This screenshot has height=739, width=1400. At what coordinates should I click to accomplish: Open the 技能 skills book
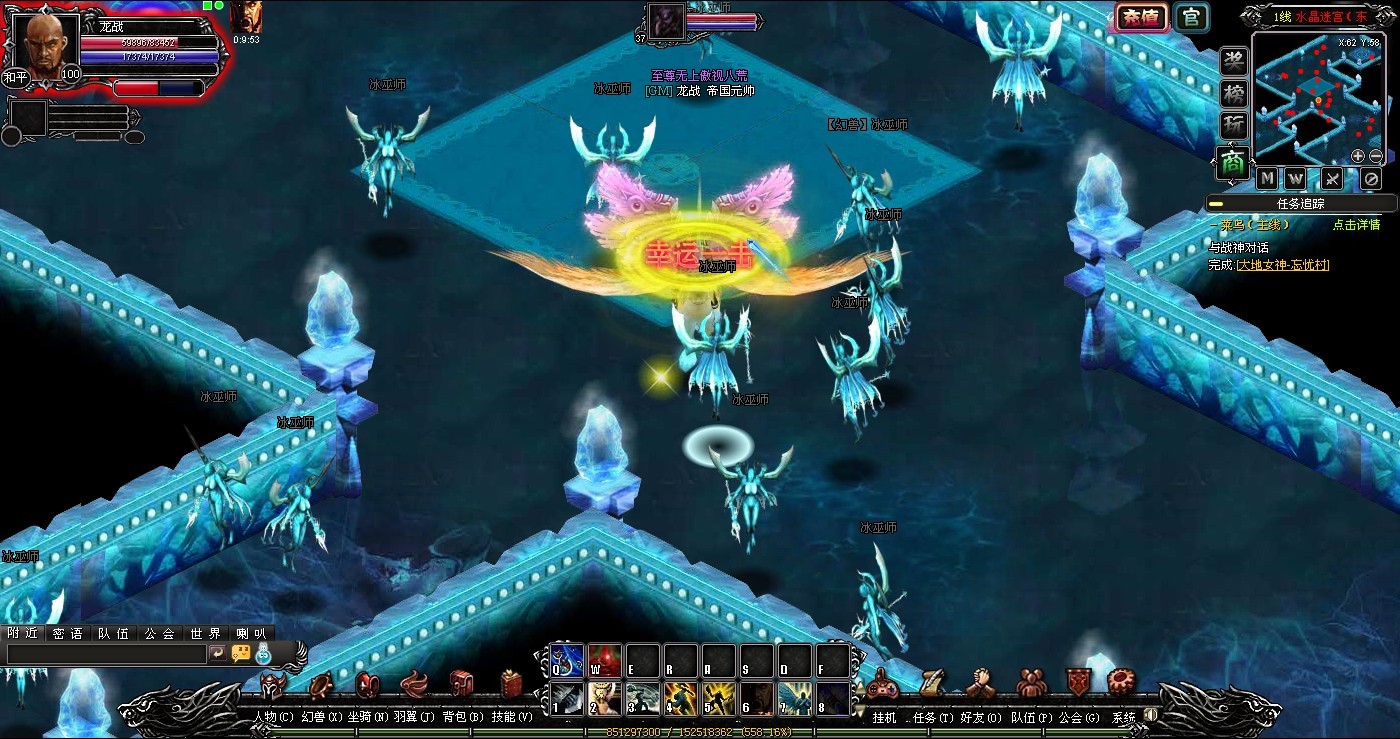click(512, 686)
